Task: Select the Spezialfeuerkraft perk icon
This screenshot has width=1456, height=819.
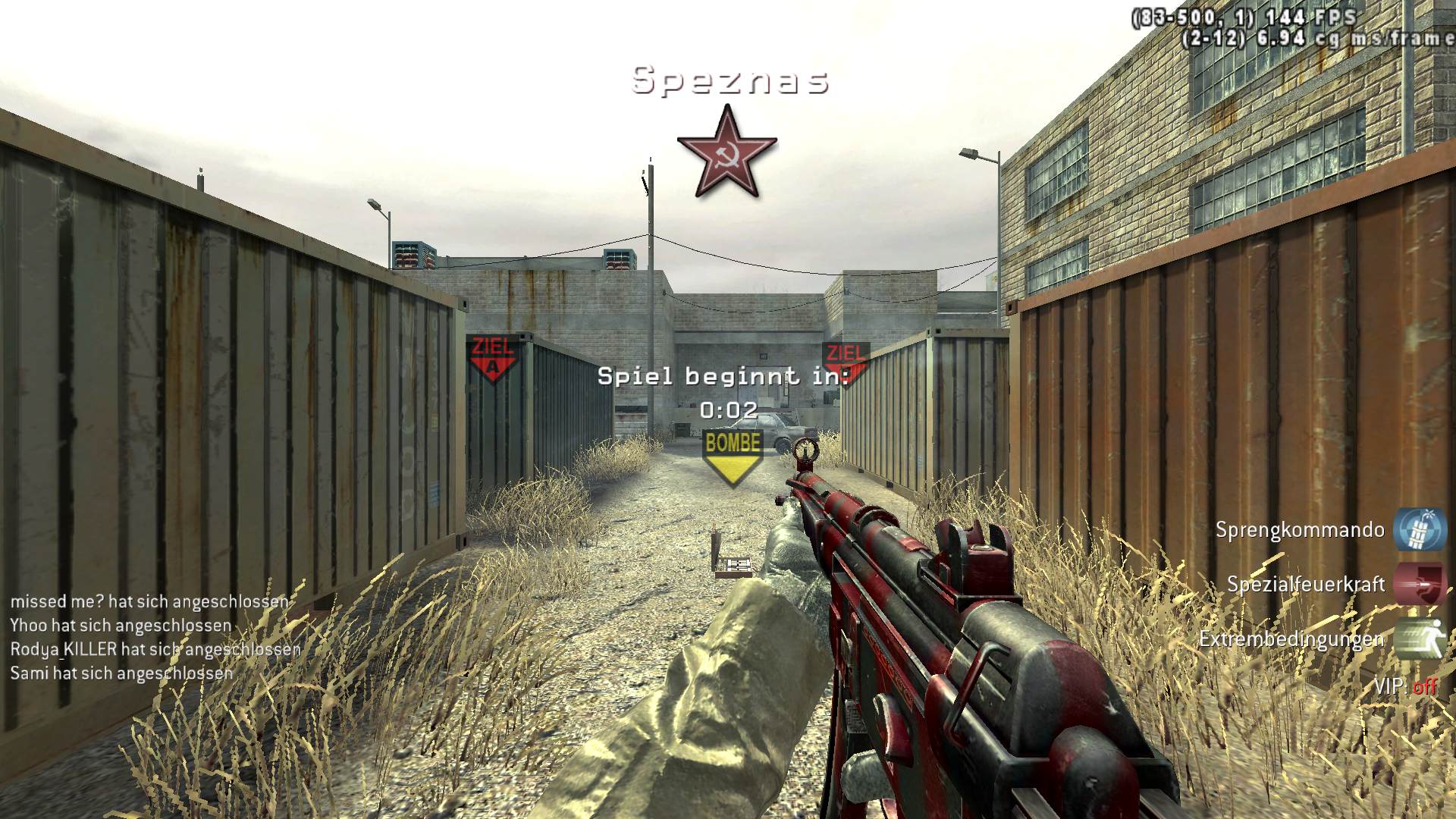Action: click(1420, 585)
